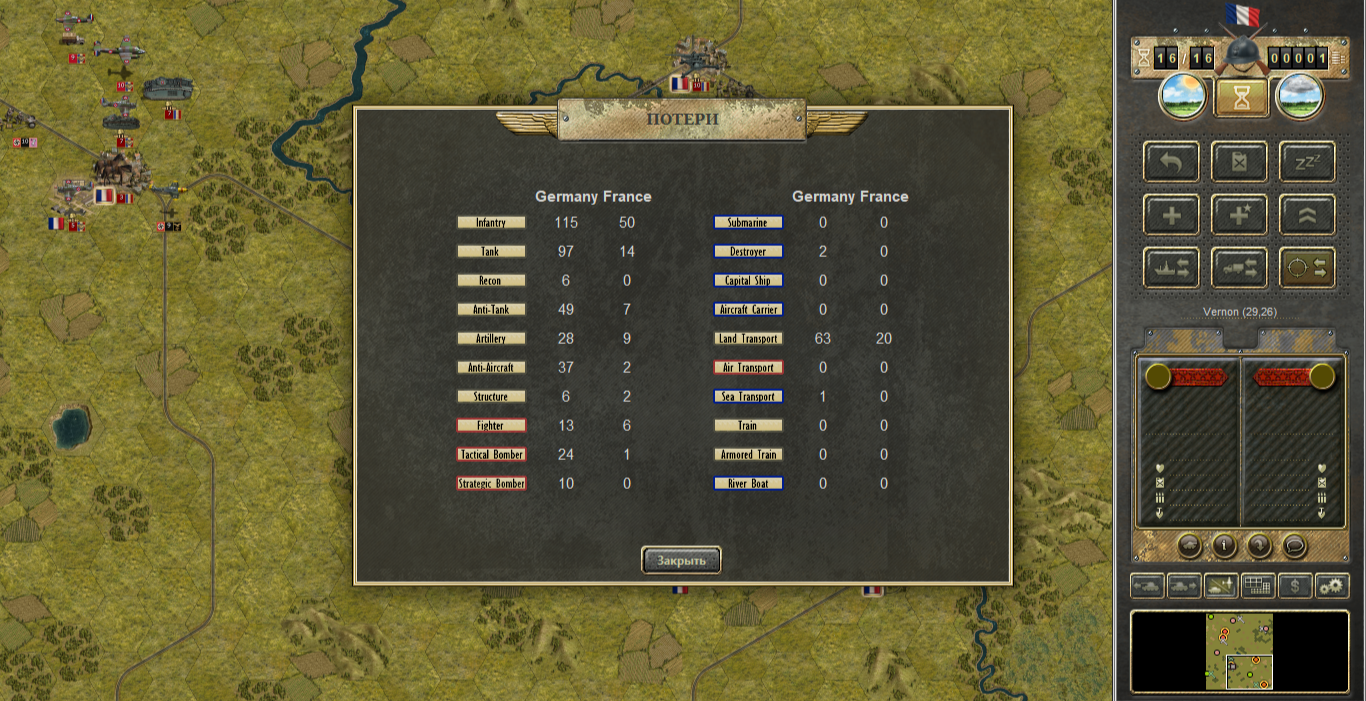Open the gears settings menu

click(1332, 586)
